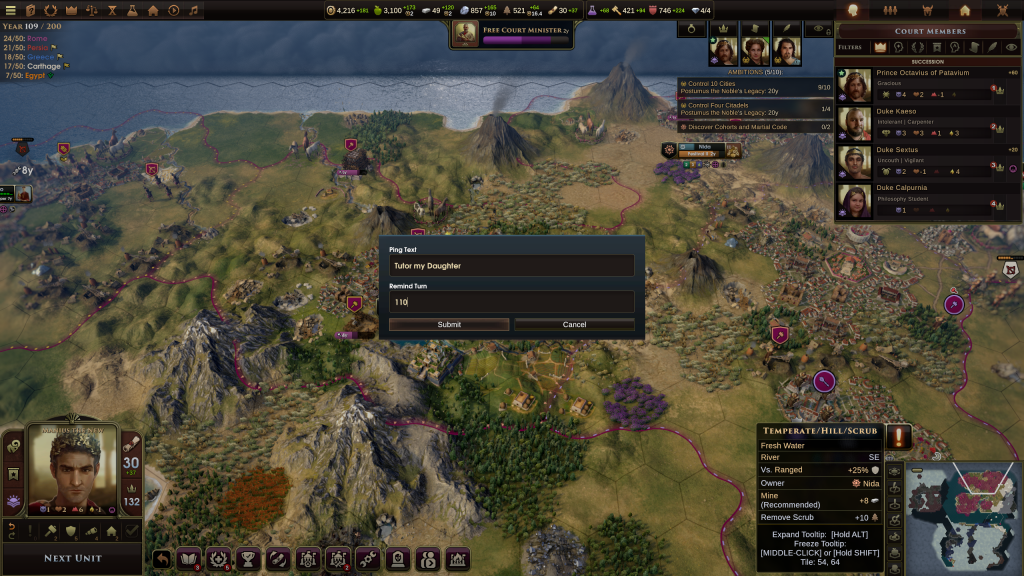This screenshot has height=576, width=1024.
Task: Open the undo arrow button in bottom toolbar
Action: (x=162, y=558)
